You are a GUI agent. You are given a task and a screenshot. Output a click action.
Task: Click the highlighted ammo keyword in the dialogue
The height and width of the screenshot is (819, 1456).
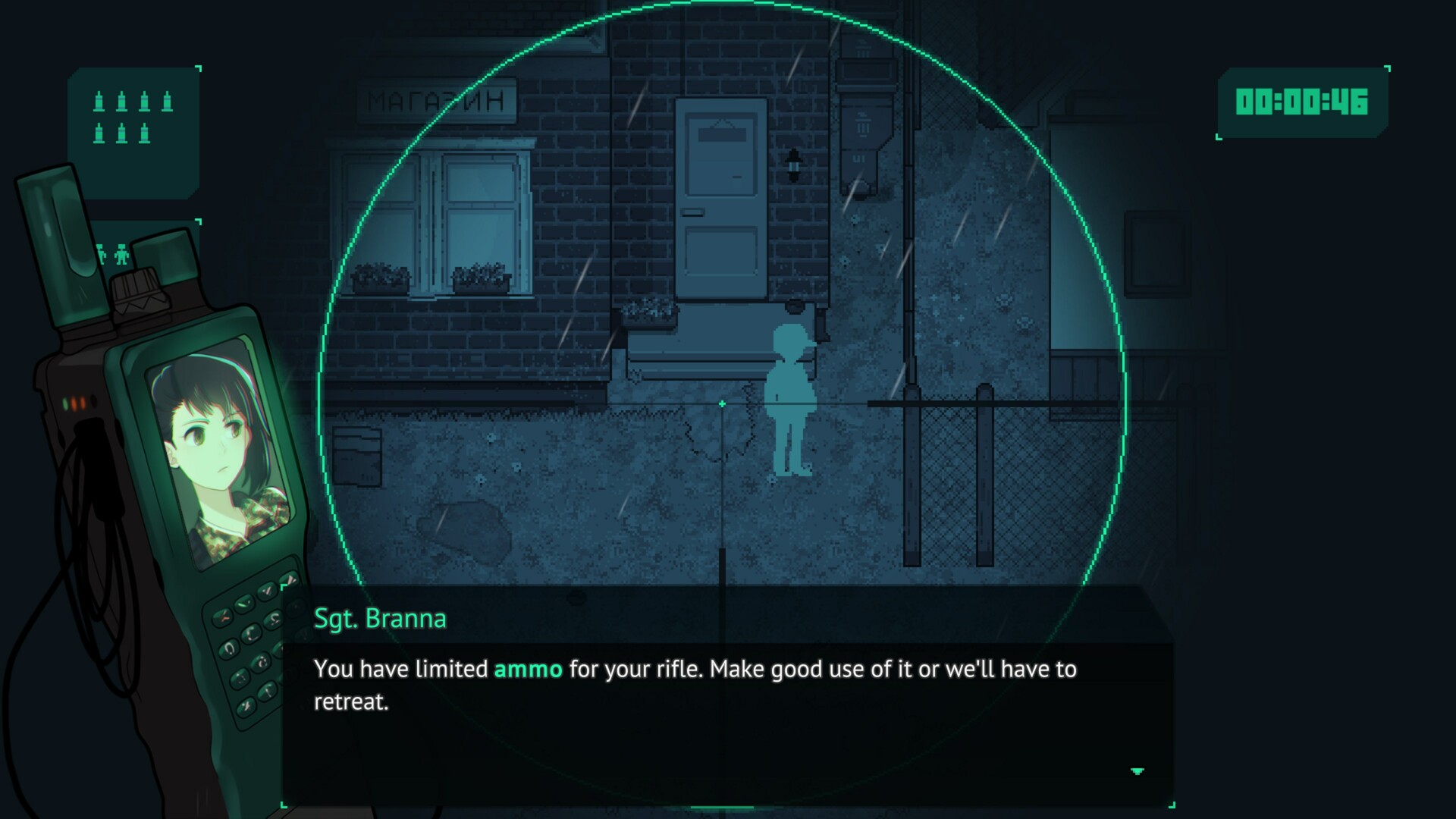529,670
